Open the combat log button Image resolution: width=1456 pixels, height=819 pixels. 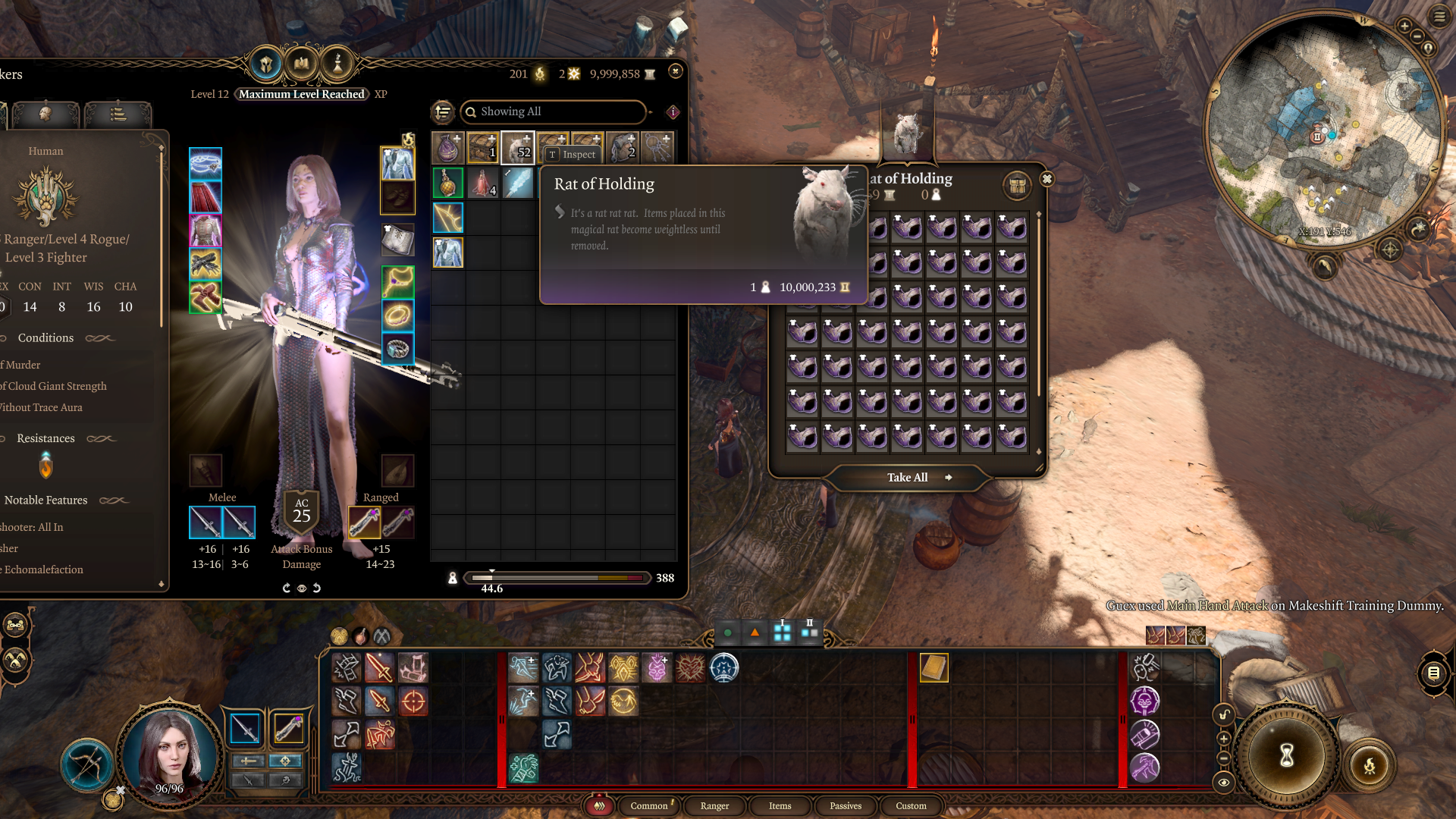click(1432, 673)
